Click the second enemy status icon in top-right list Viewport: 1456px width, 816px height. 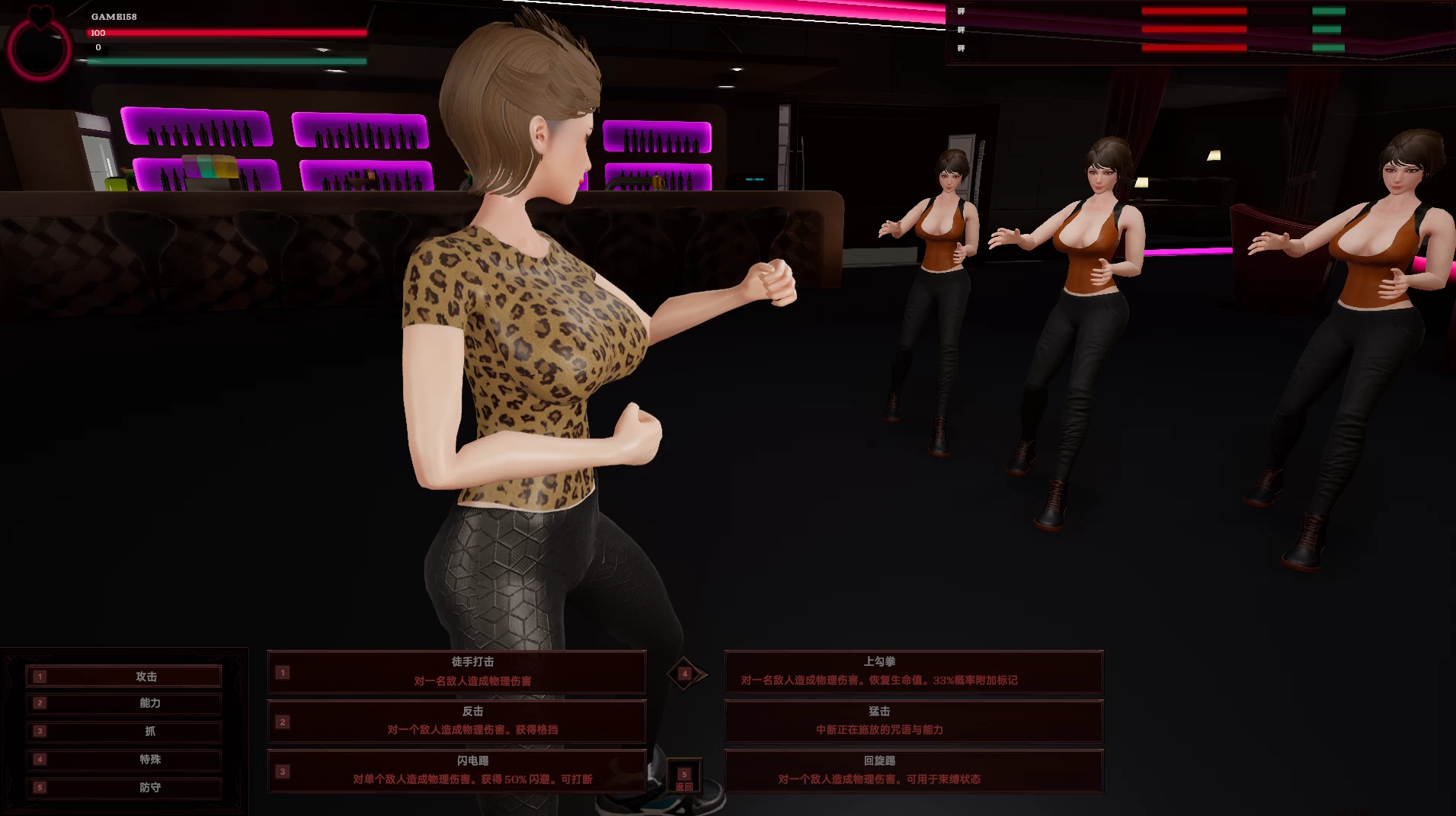[961, 30]
